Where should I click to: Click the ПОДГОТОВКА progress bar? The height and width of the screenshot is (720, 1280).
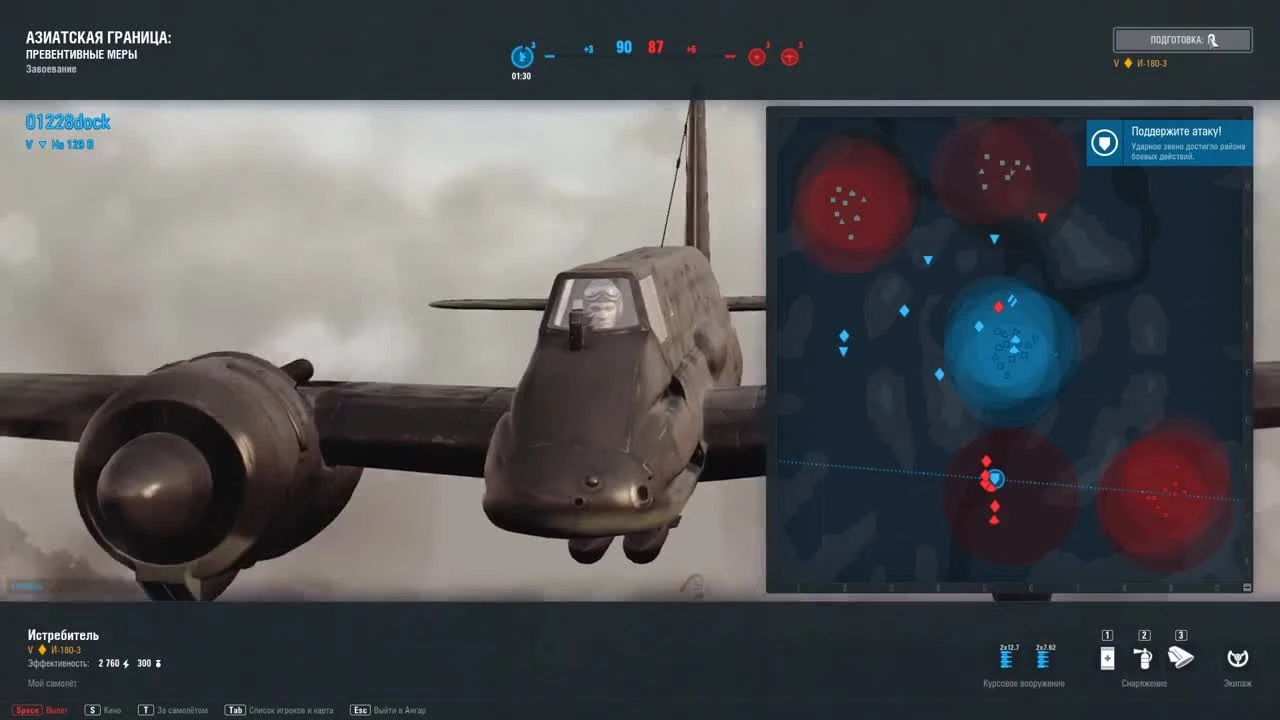tap(1182, 40)
